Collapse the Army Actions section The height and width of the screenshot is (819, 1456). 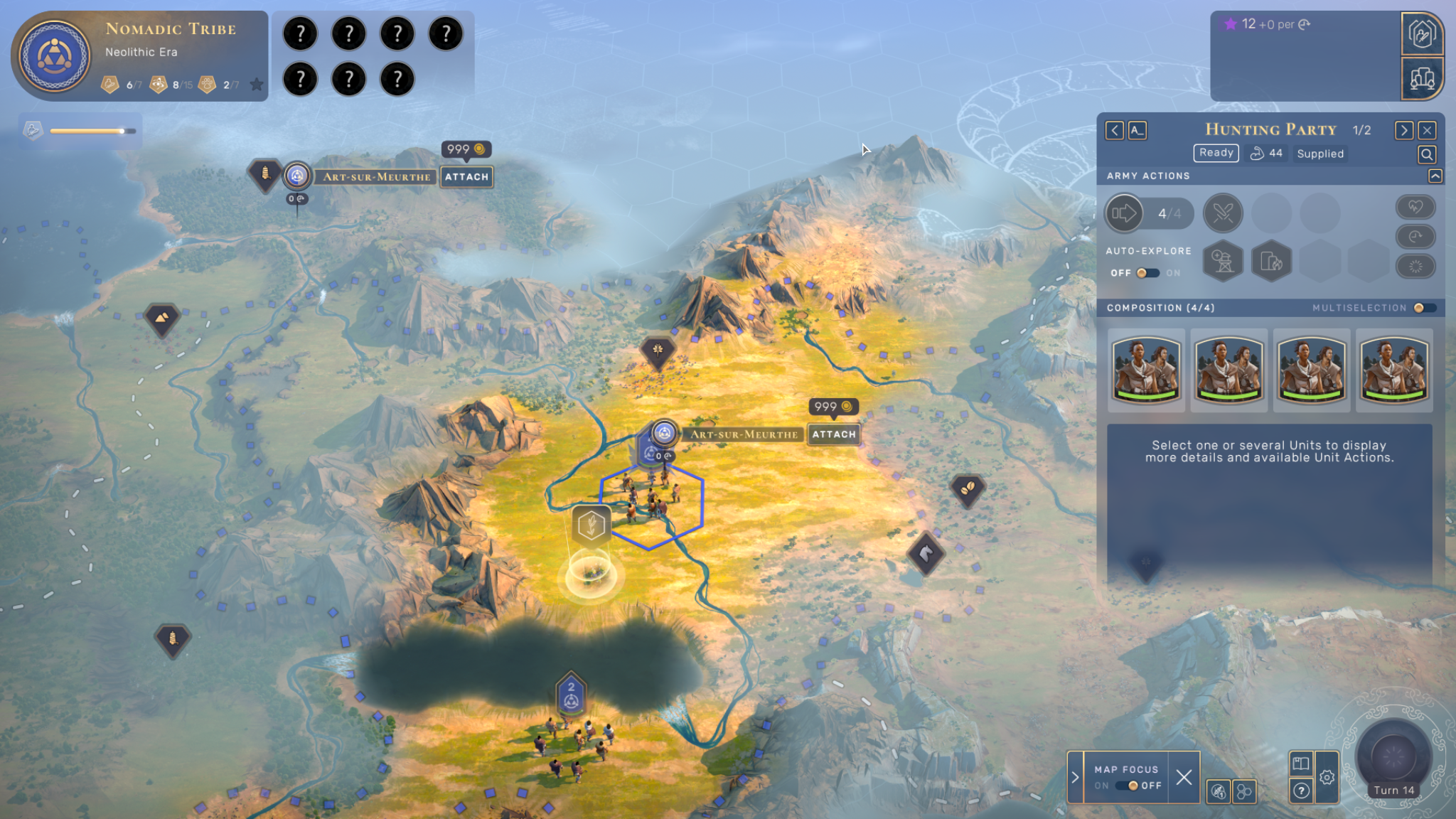(x=1435, y=176)
